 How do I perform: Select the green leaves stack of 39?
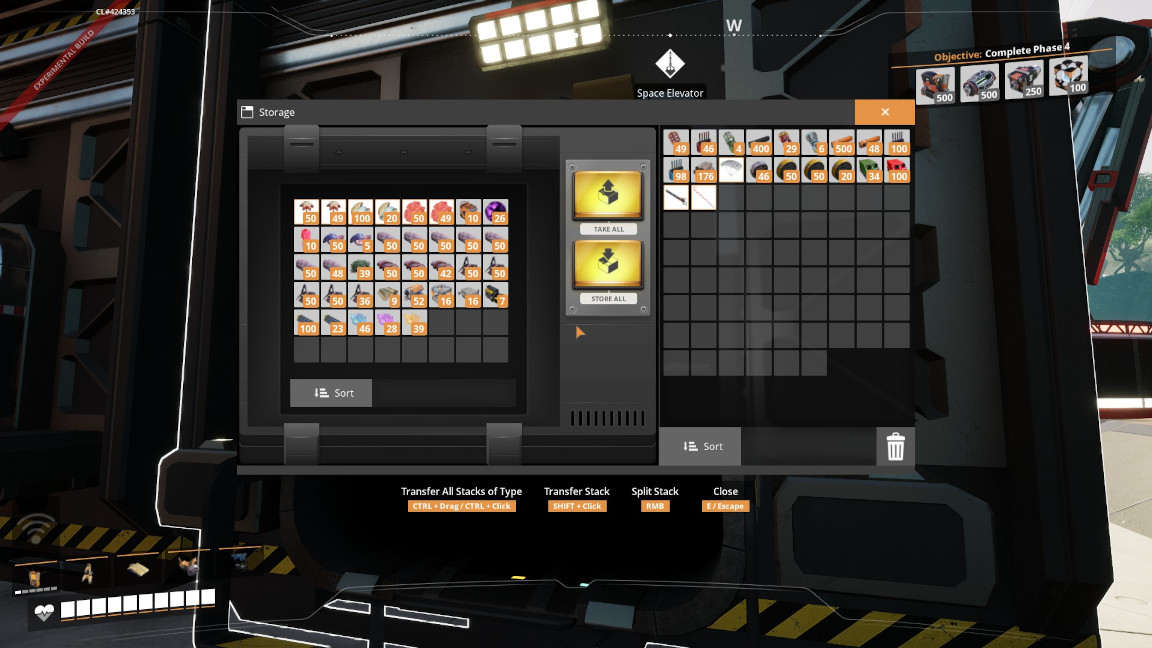[361, 267]
